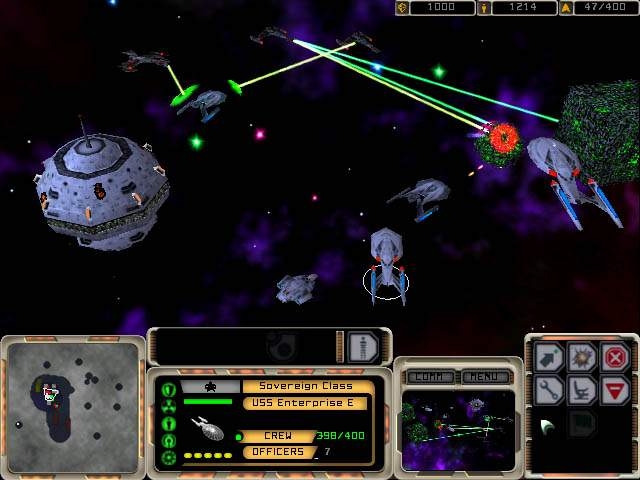This screenshot has height=480, width=640.
Task: Click the chair command icon
Action: (x=582, y=390)
